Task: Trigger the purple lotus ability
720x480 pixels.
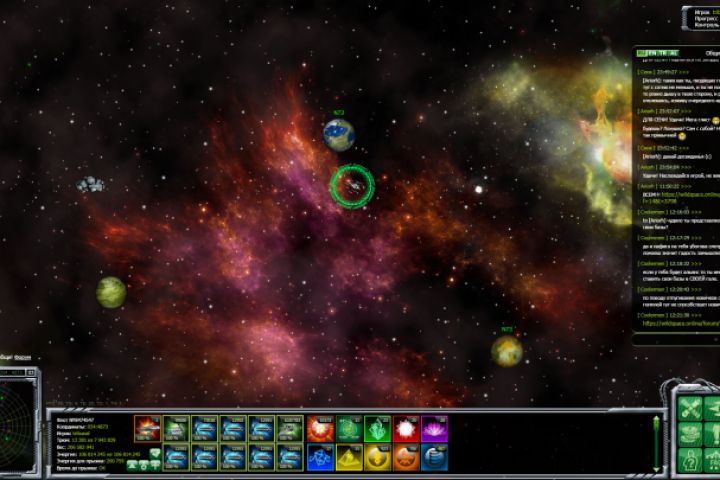Action: (x=435, y=429)
